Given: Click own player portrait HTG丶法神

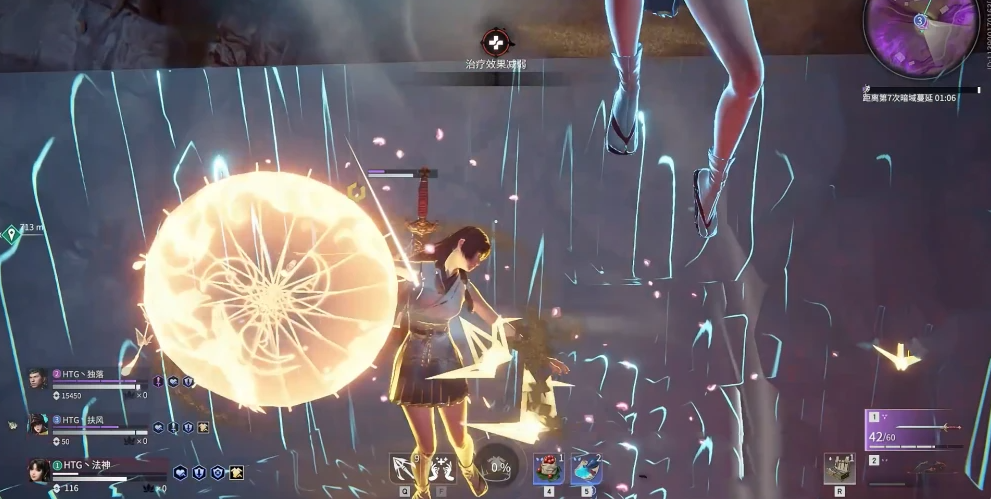Looking at the screenshot, I should 40,471.
